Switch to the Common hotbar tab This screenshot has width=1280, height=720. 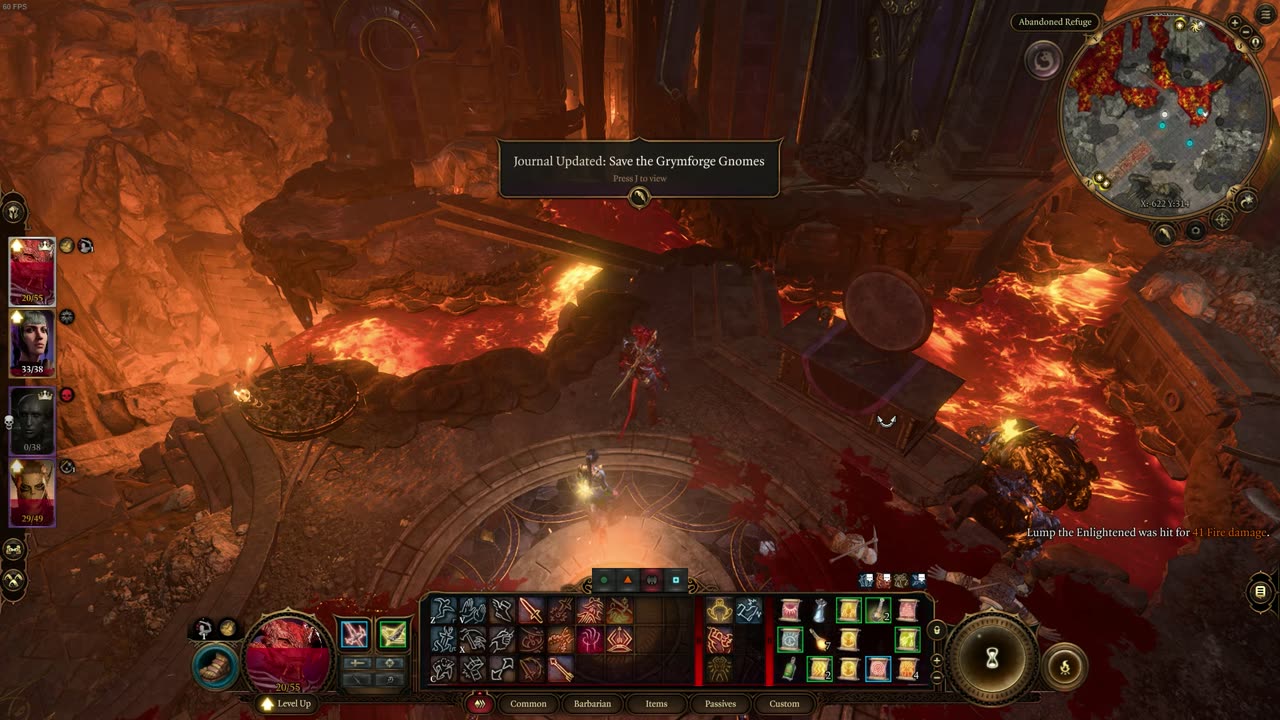point(528,704)
